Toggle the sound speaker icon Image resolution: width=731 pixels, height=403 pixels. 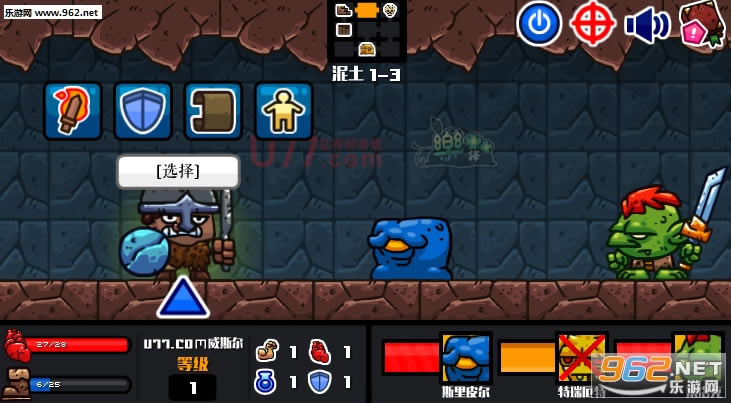tap(647, 25)
